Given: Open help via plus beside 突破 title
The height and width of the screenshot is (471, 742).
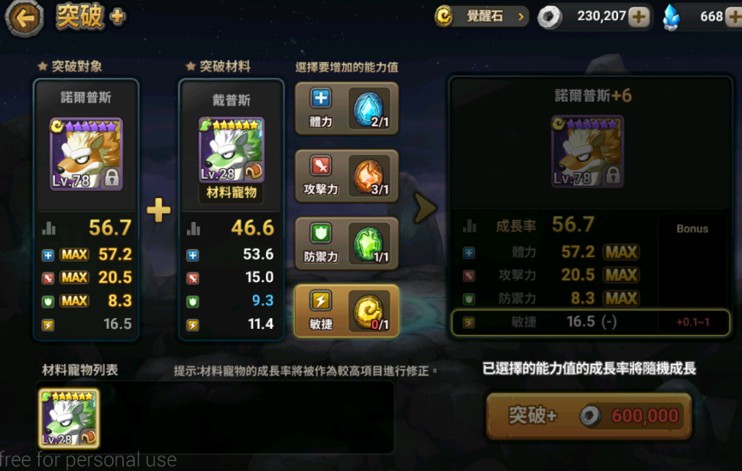Looking at the screenshot, I should point(118,17).
